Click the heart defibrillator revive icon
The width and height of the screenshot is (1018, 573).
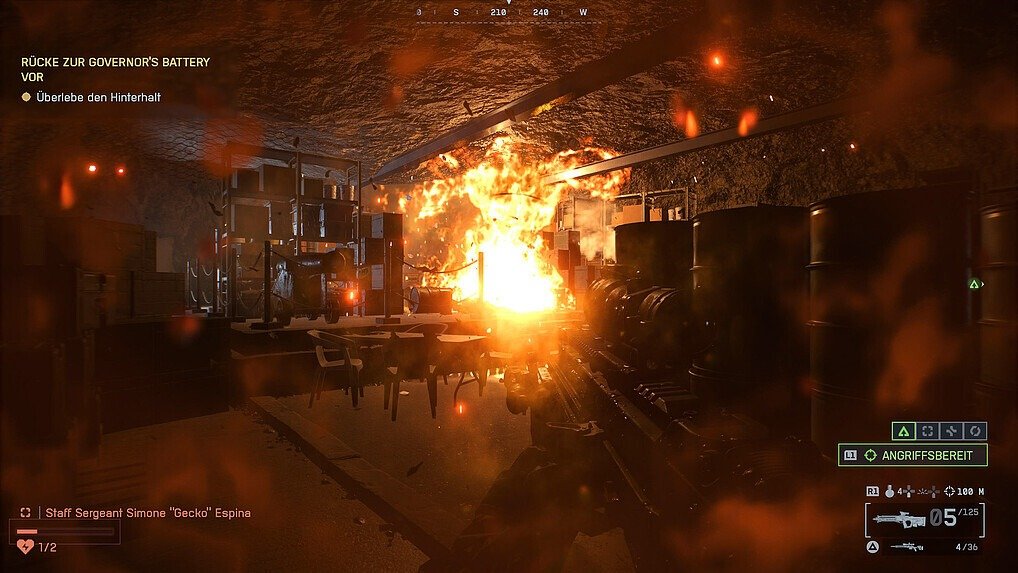[26, 546]
